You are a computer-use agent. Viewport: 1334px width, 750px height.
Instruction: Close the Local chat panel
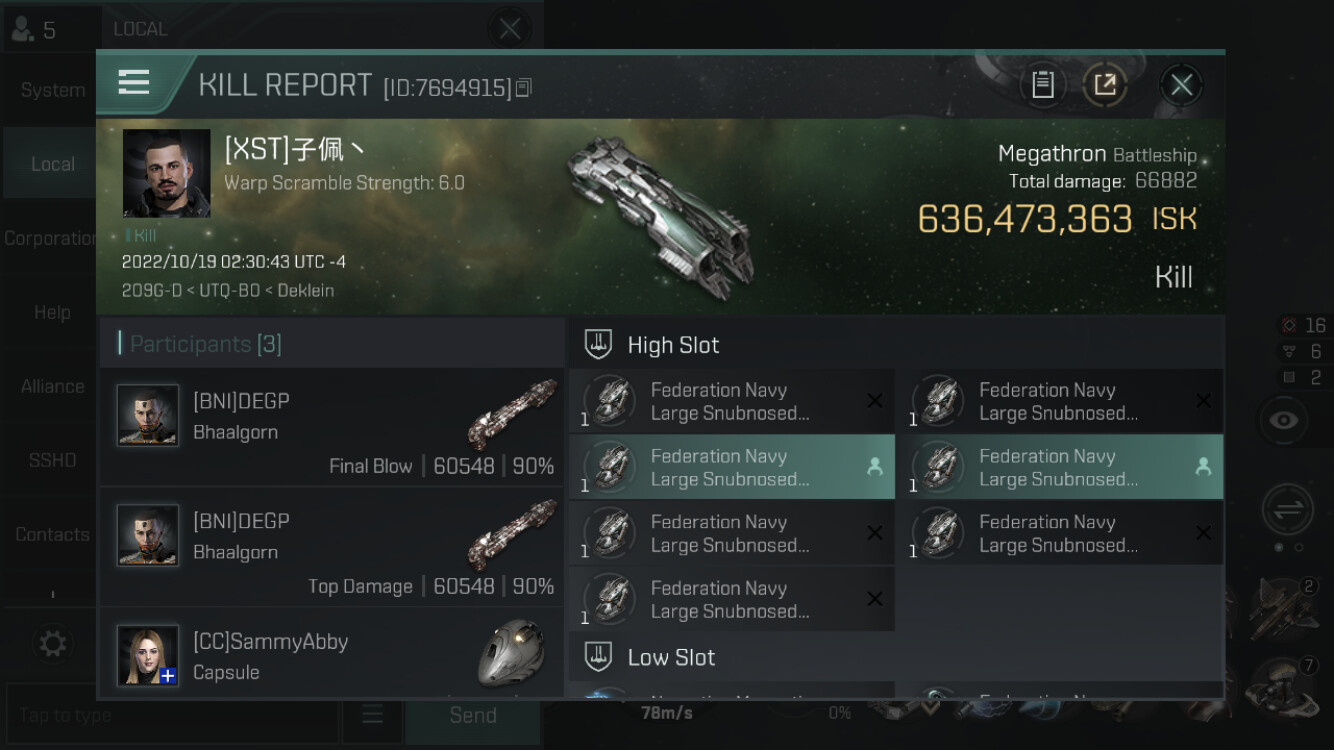click(x=509, y=29)
